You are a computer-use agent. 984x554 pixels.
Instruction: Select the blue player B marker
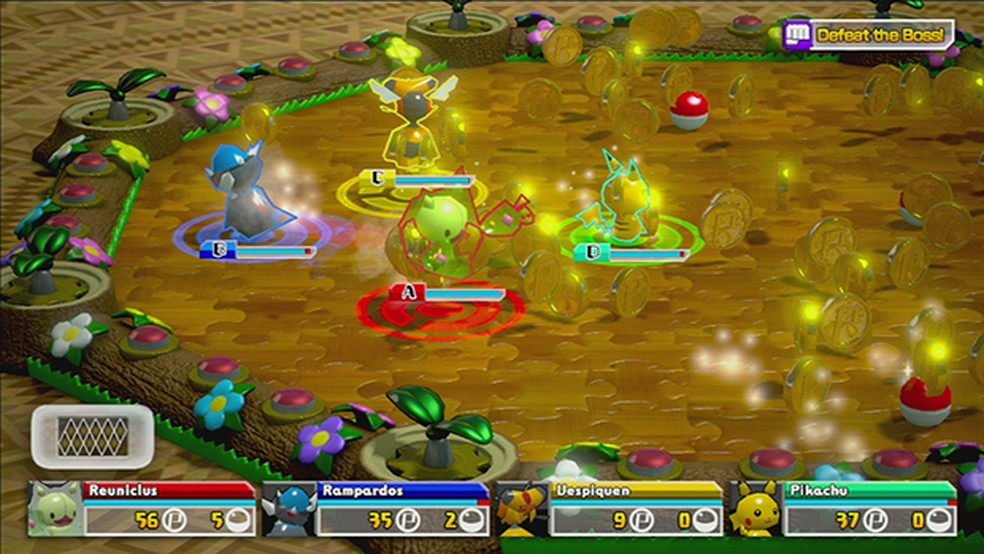(213, 251)
